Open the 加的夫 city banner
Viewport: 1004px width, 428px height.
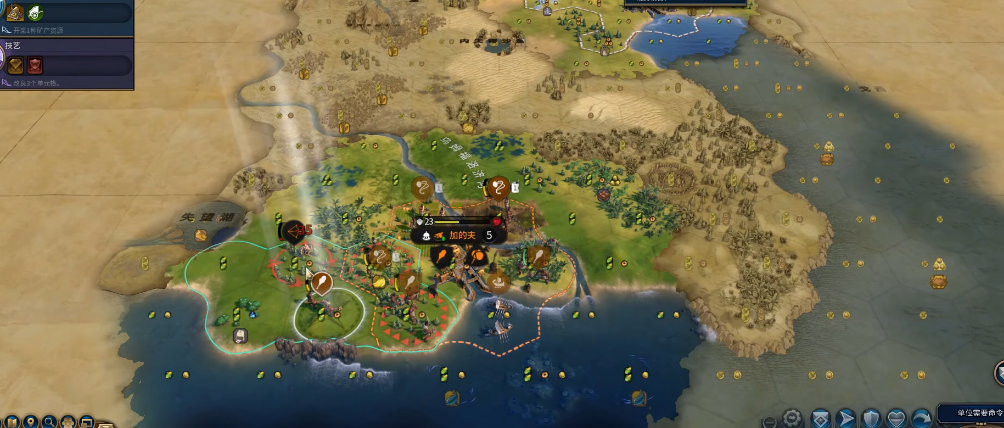[458, 236]
